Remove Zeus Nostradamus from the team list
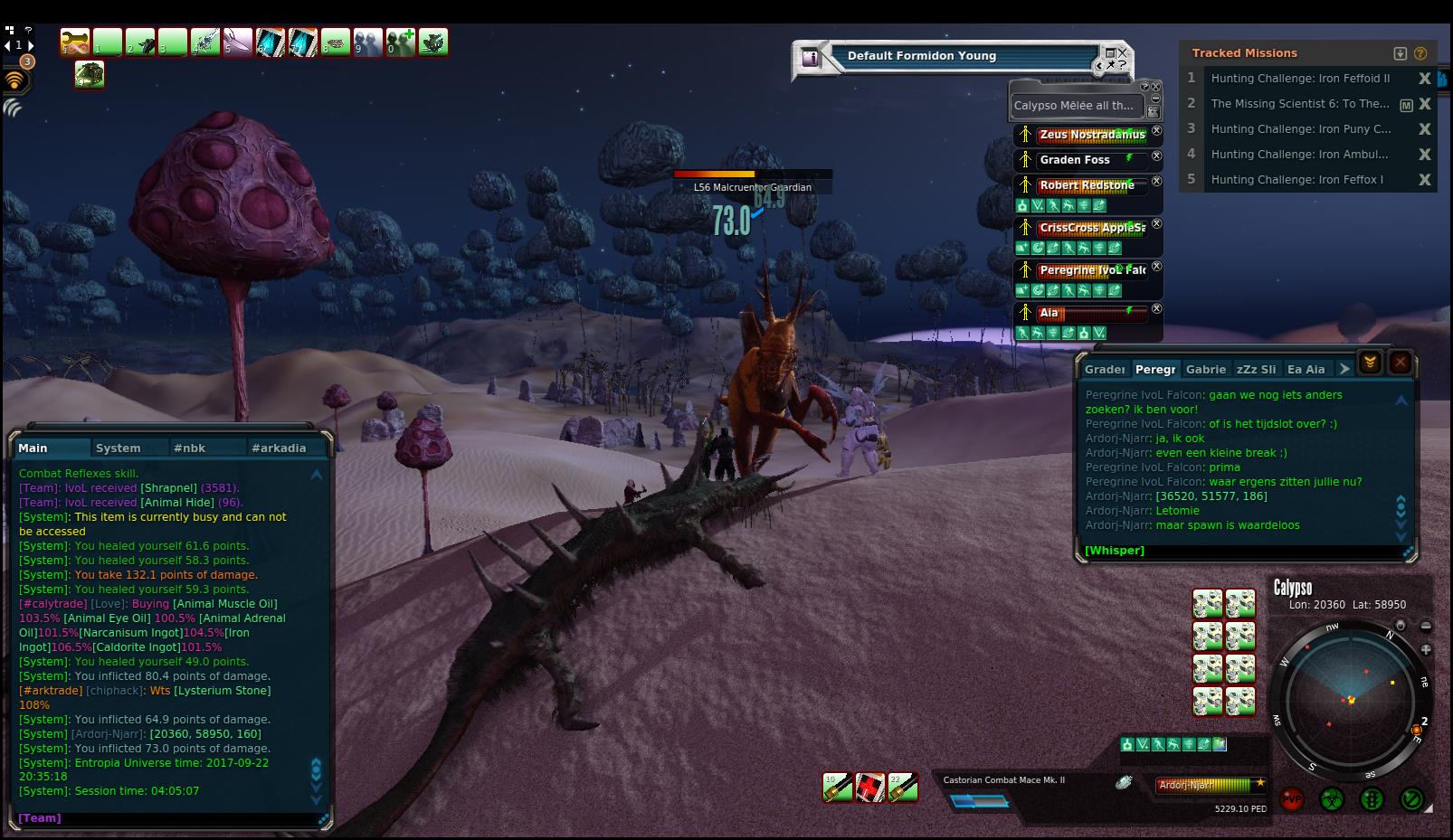The image size is (1453, 840). click(1156, 131)
